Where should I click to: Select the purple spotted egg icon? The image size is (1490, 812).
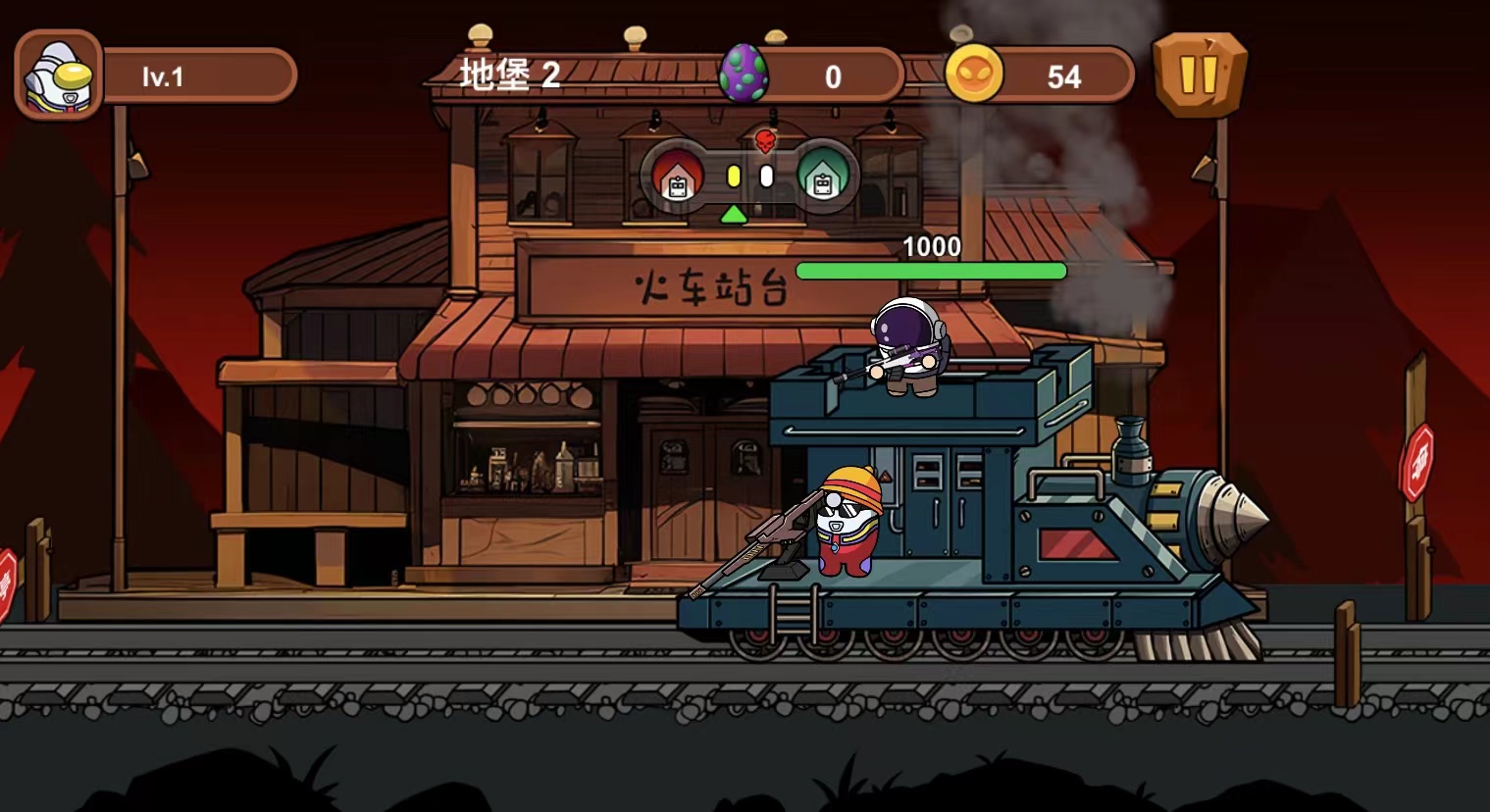[x=744, y=75]
